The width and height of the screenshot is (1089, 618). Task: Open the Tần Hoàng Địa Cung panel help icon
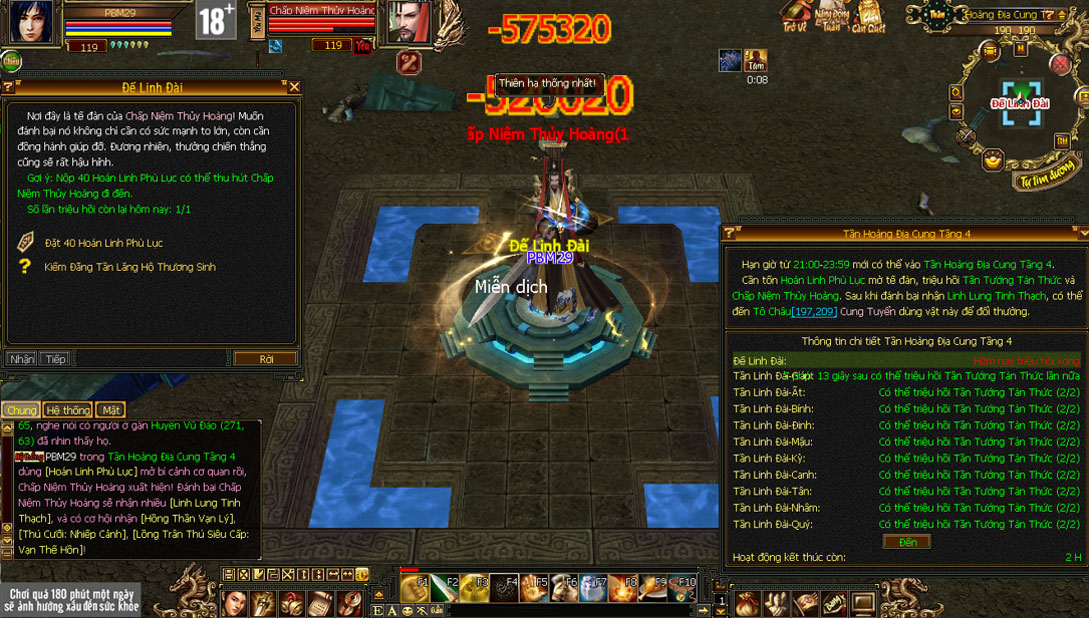point(729,233)
